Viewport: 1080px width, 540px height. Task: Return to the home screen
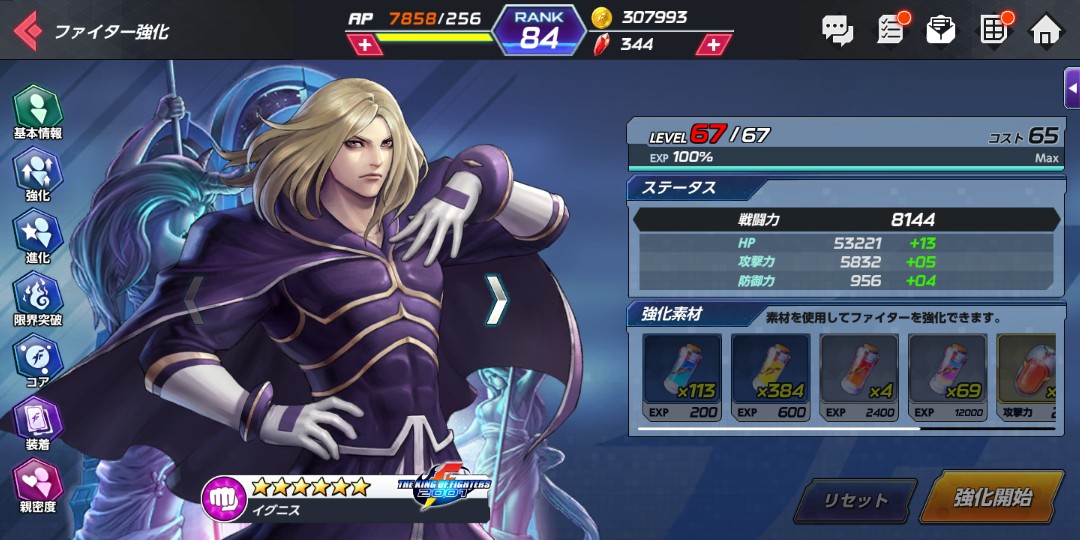click(1046, 29)
